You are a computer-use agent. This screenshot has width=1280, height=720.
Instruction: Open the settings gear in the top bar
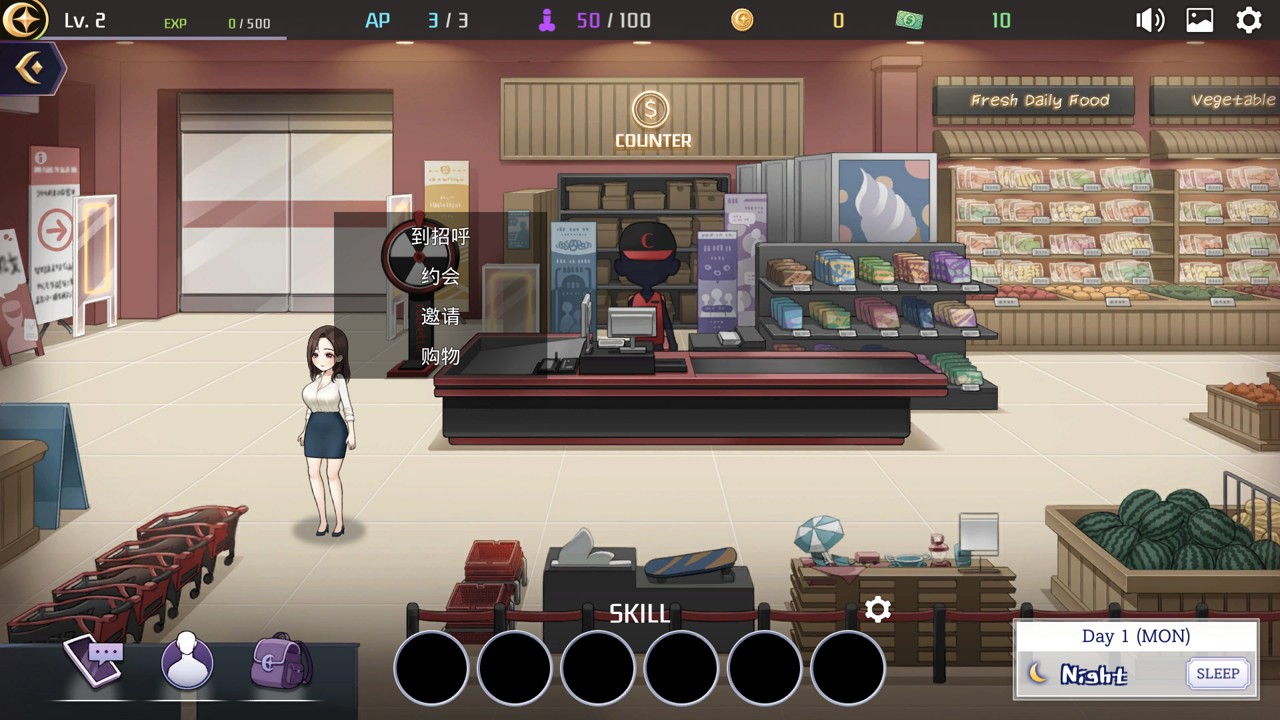click(x=1249, y=20)
